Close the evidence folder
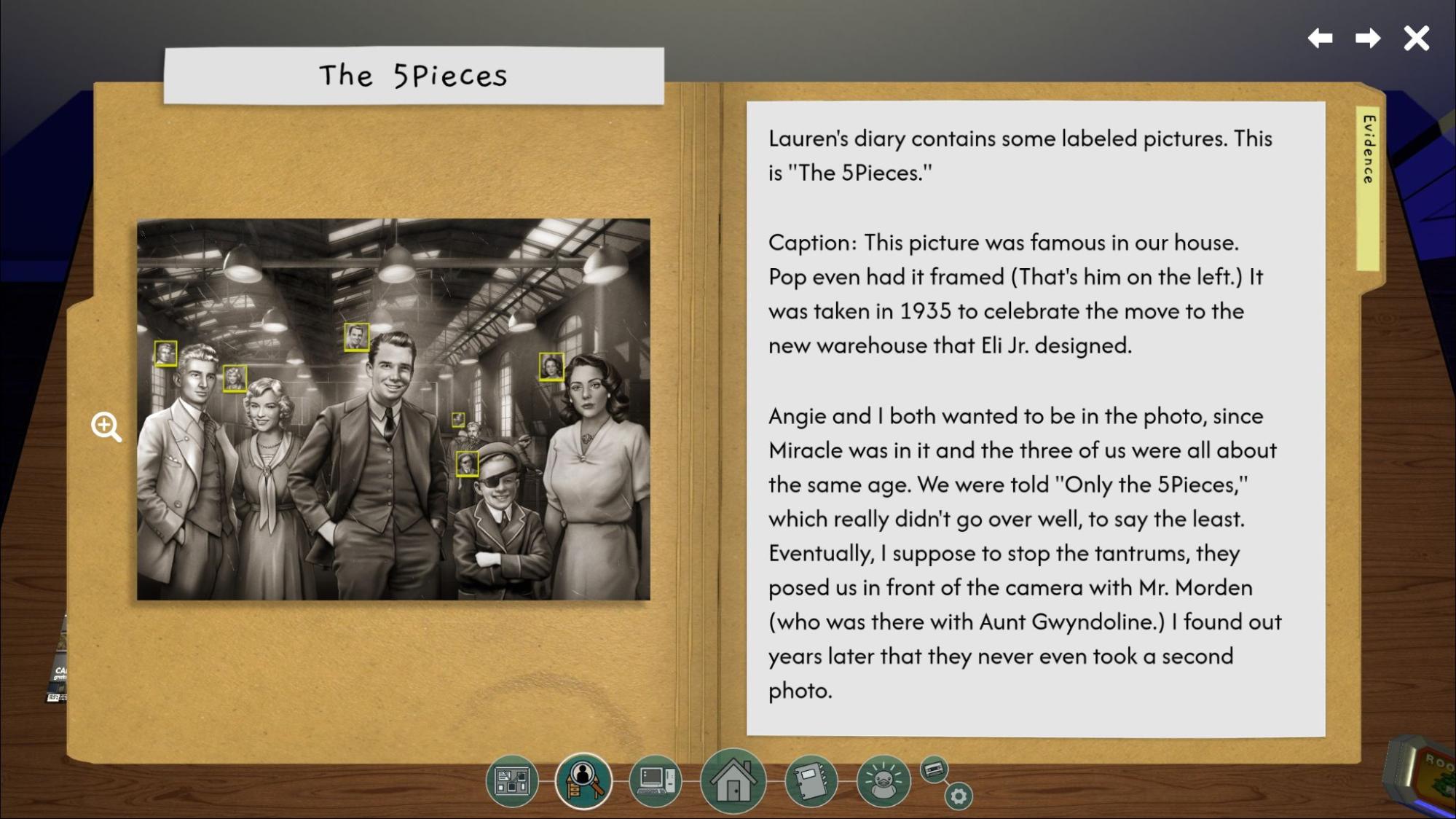1456x819 pixels. click(1416, 38)
